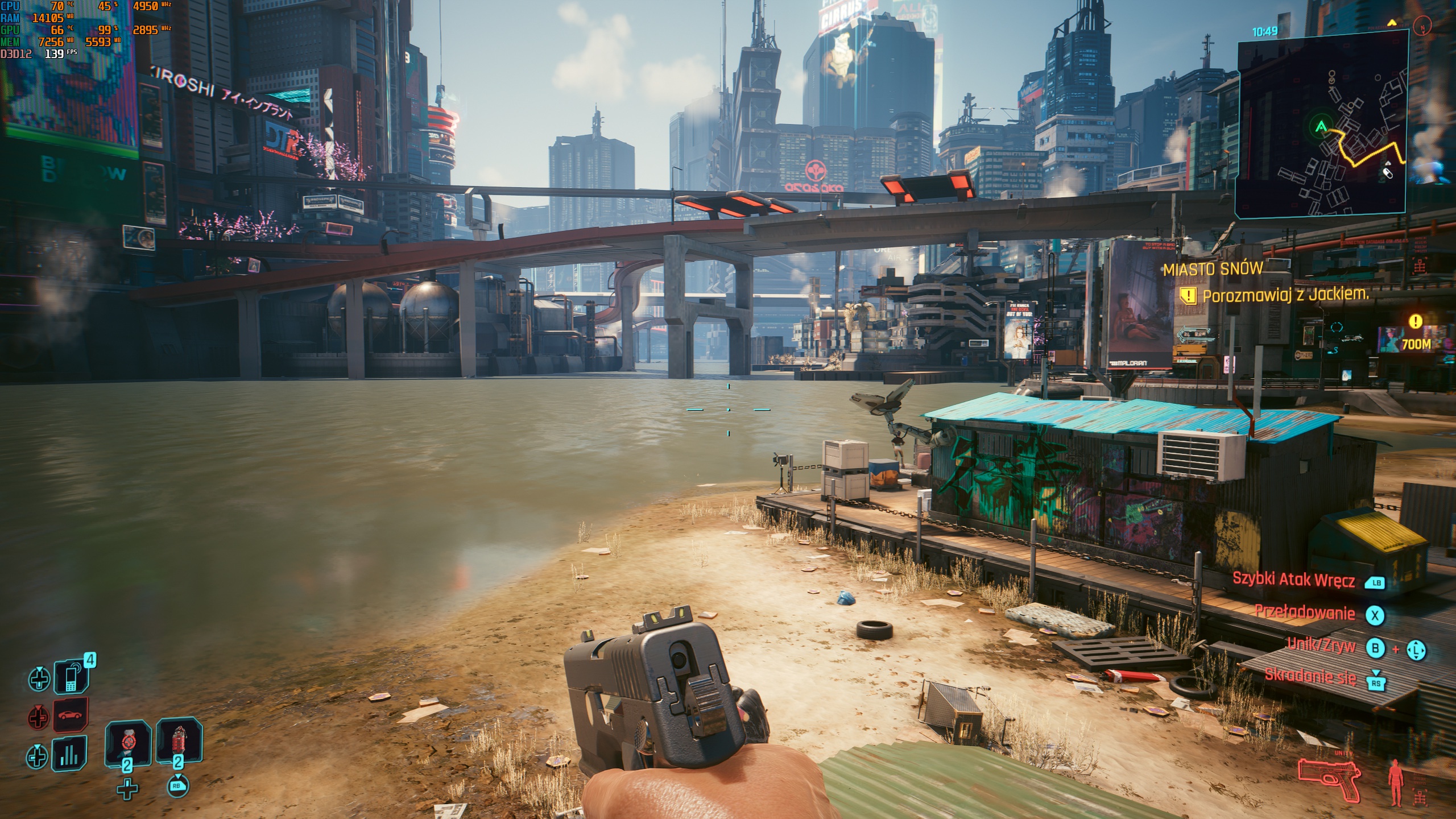
Task: Select the Miasto Snów quest title
Action: (1213, 268)
